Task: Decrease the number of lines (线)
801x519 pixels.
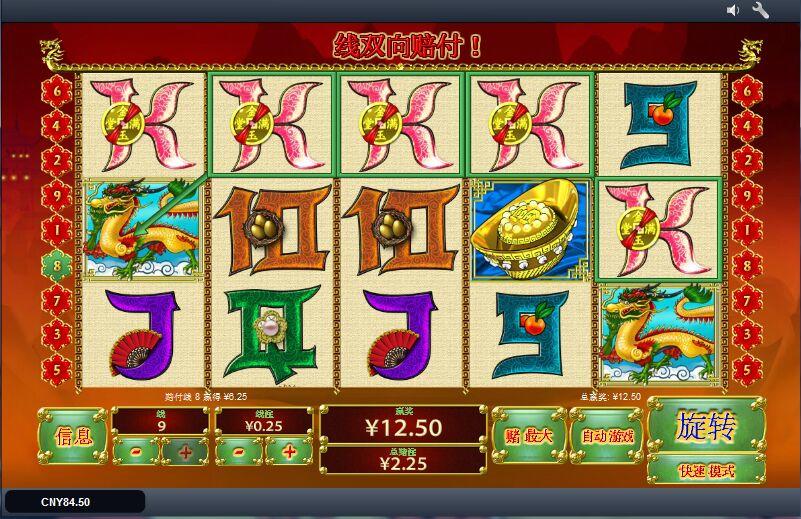Action: click(x=135, y=451)
